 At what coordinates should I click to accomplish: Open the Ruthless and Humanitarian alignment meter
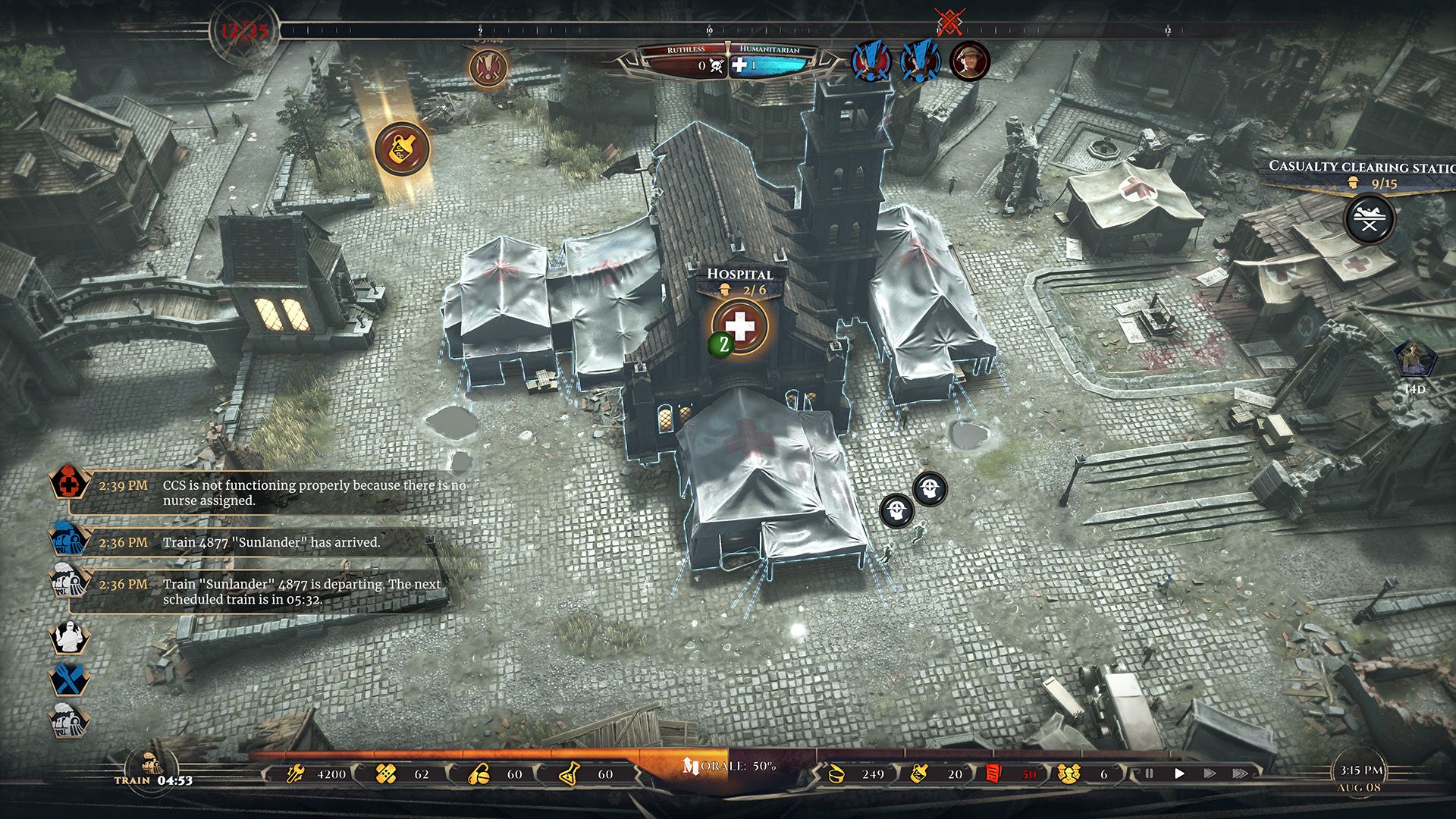click(727, 61)
